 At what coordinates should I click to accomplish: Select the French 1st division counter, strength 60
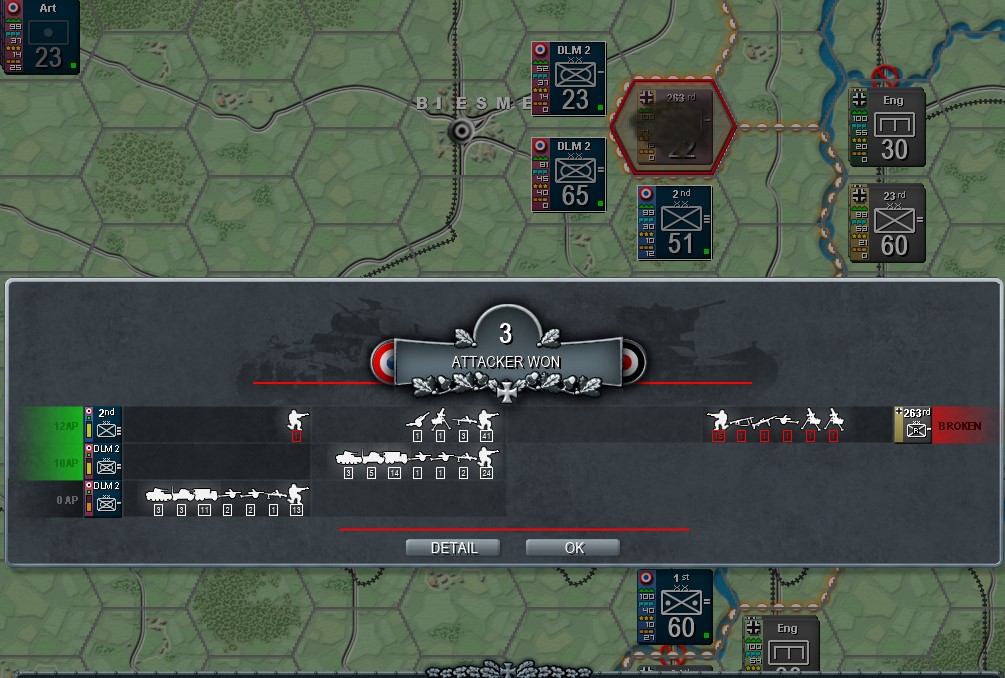pyautogui.click(x=675, y=606)
